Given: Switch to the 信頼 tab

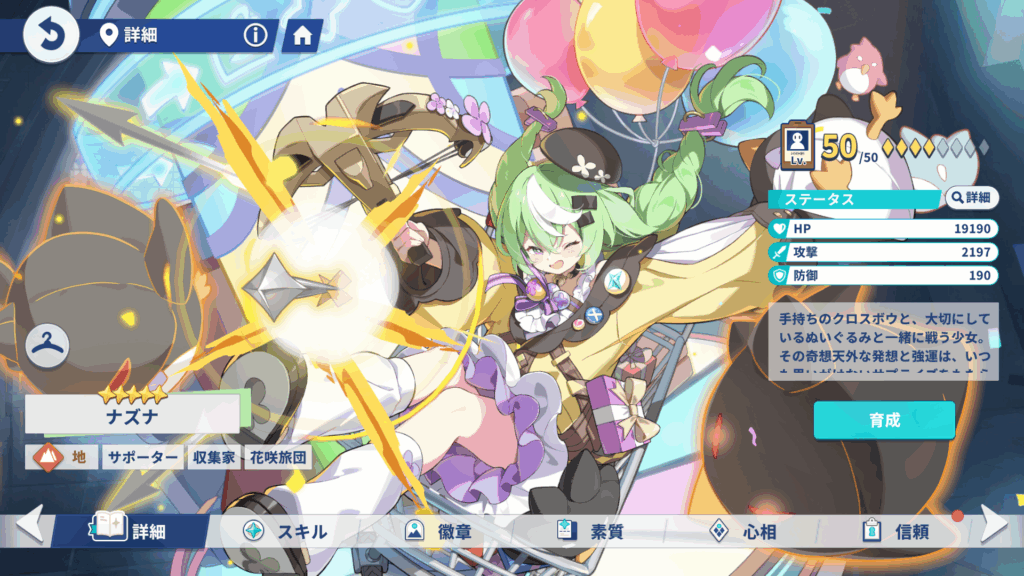Looking at the screenshot, I should pyautogui.click(x=895, y=531).
